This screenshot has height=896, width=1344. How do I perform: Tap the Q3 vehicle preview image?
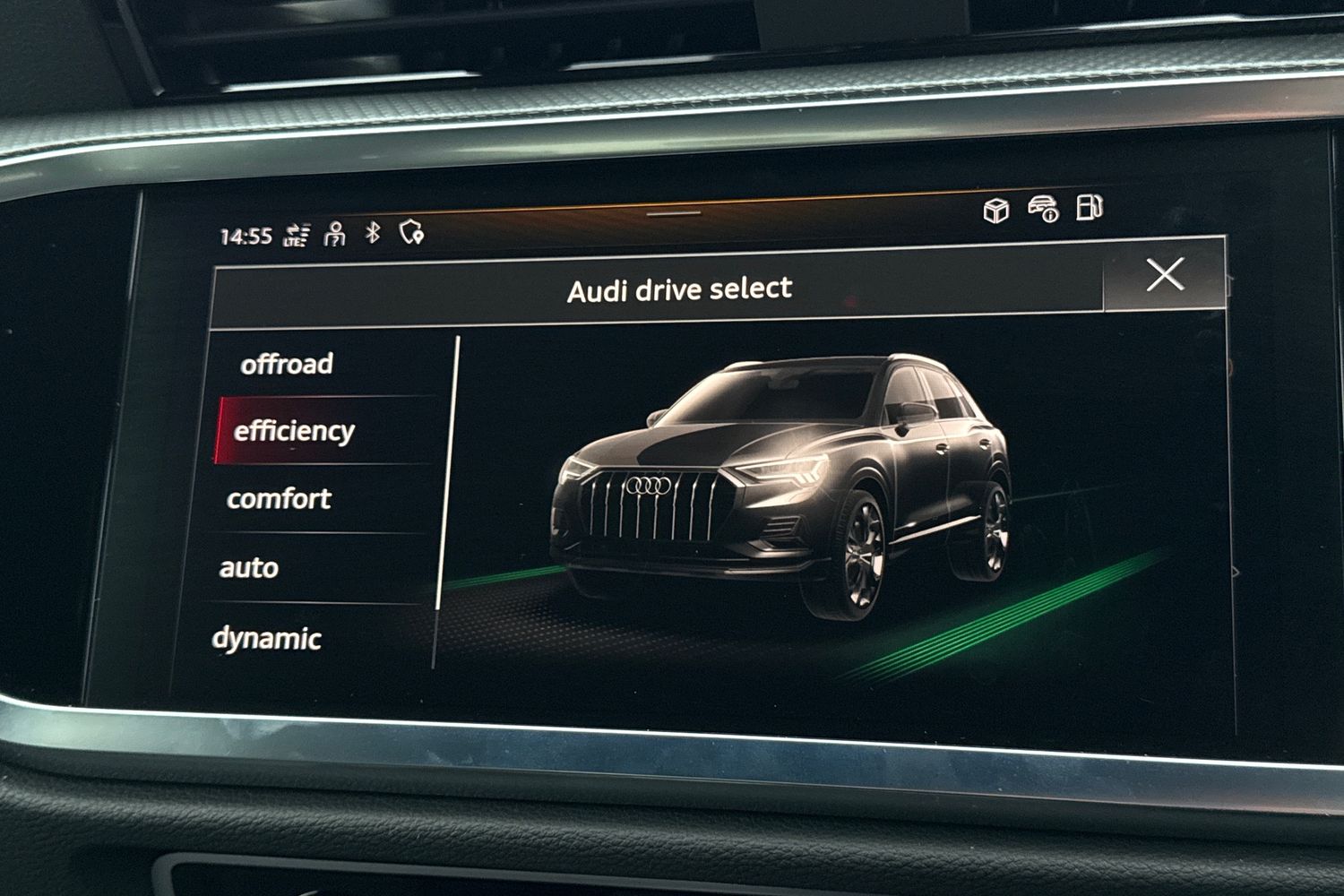tap(788, 484)
